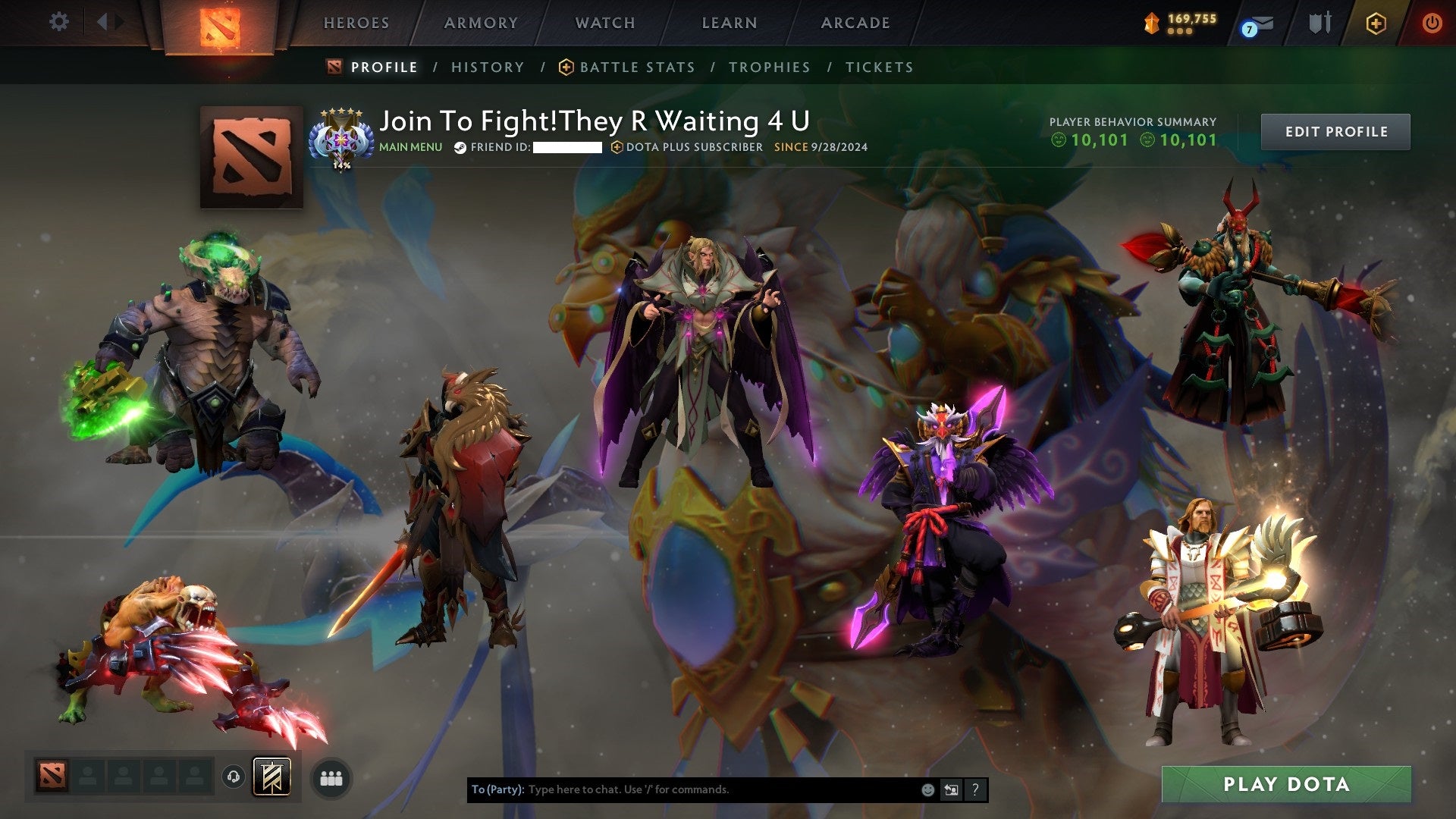Switch to the HISTORY tab
The width and height of the screenshot is (1456, 819).
[x=488, y=67]
